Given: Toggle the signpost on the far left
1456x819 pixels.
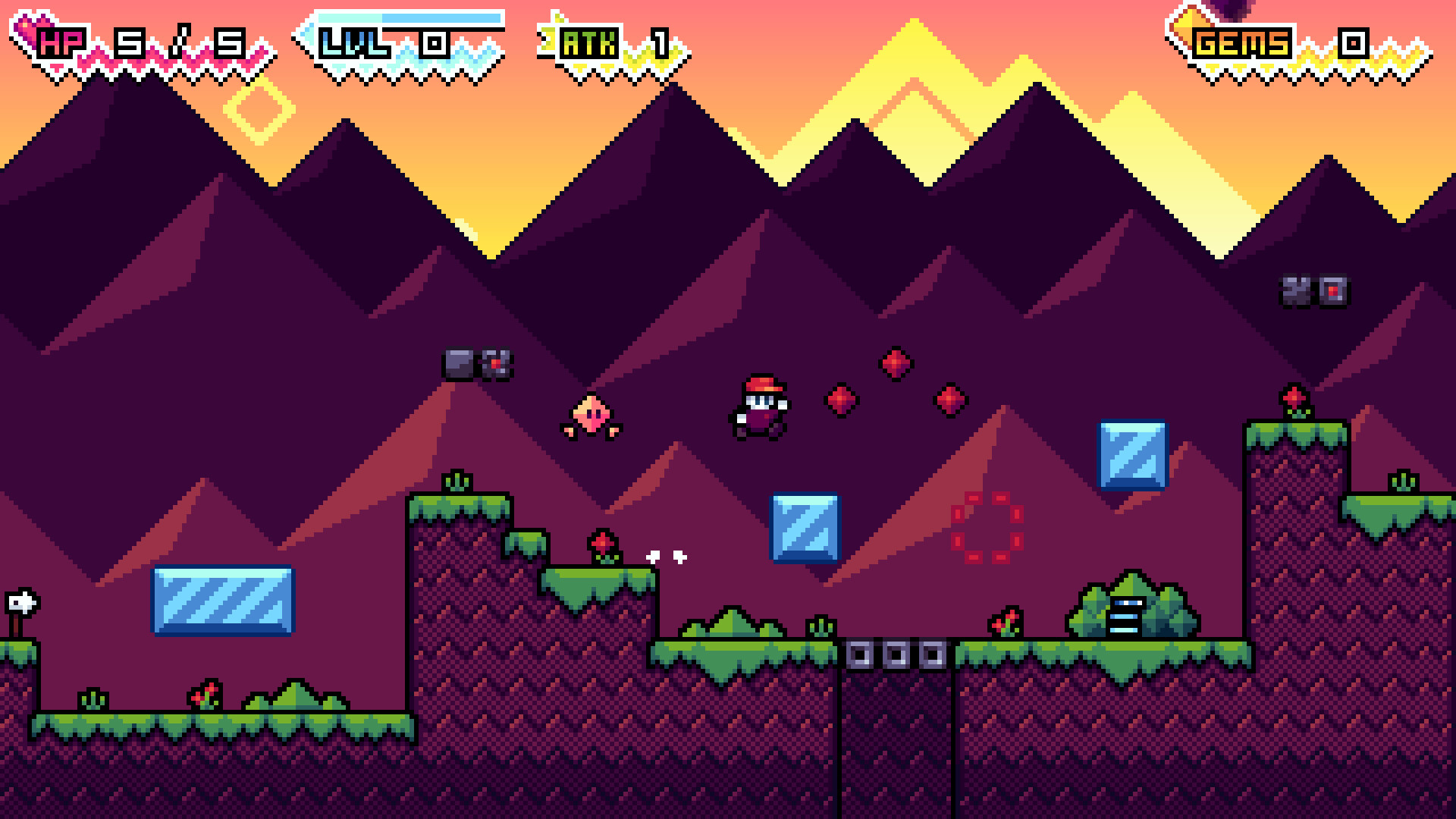Looking at the screenshot, I should click(x=23, y=603).
